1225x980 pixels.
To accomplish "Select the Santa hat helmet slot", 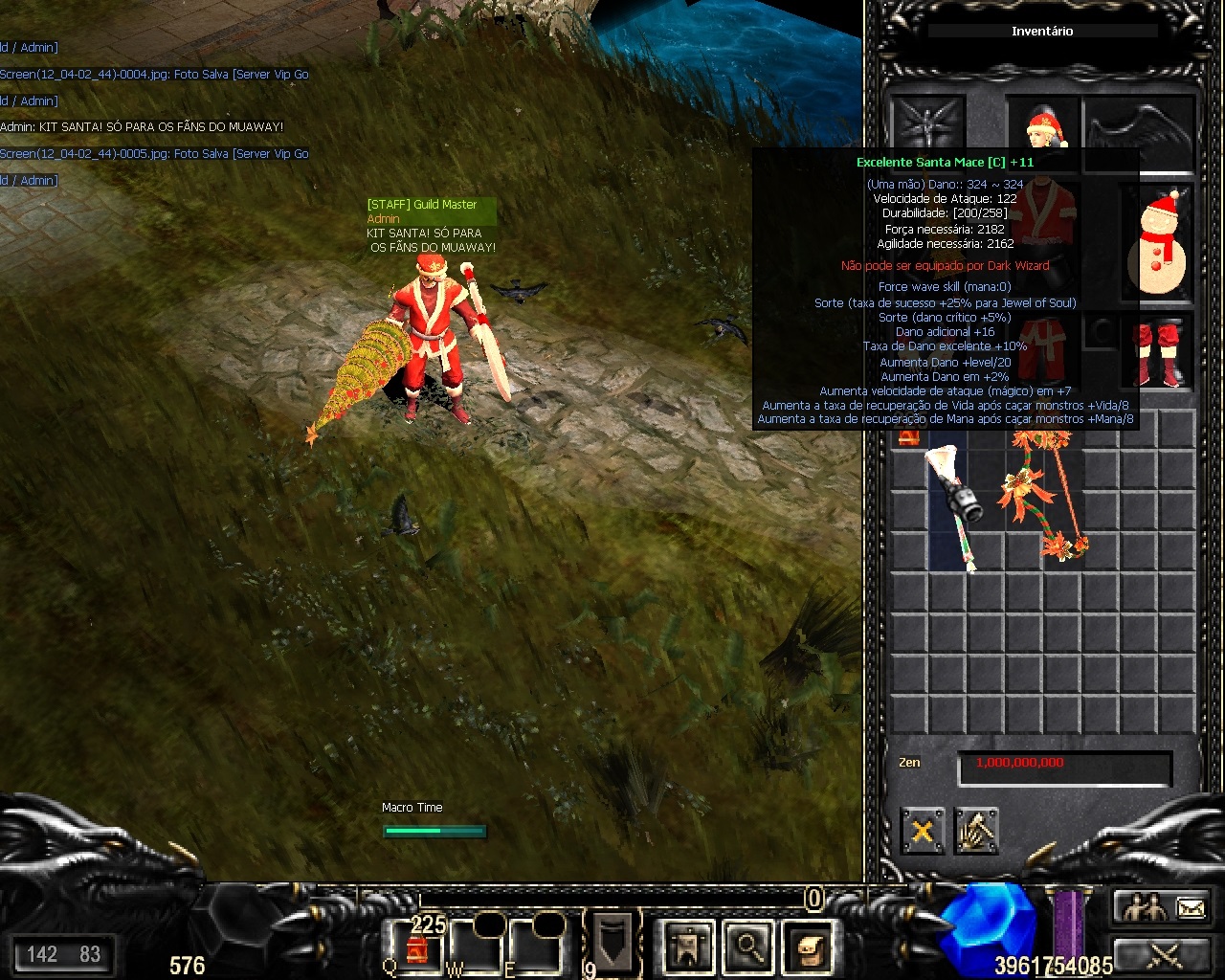I will coord(1043,124).
